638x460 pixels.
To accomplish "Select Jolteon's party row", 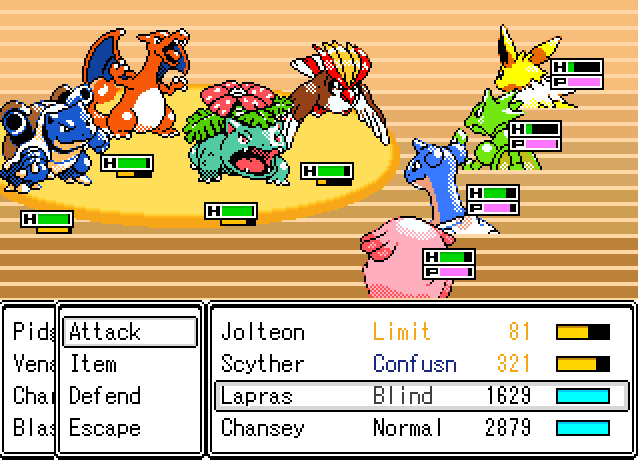I will (420, 332).
